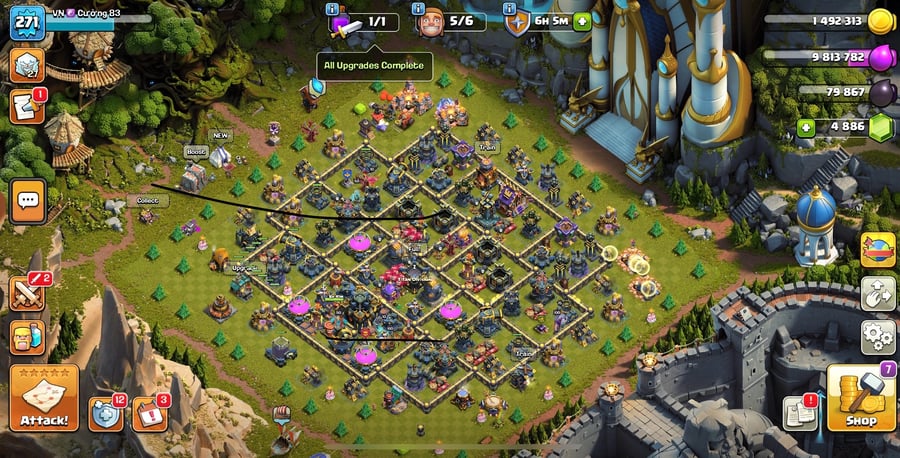The height and width of the screenshot is (458, 900).
Task: Open the crossed-swords menu with badge 2
Action: 28,293
